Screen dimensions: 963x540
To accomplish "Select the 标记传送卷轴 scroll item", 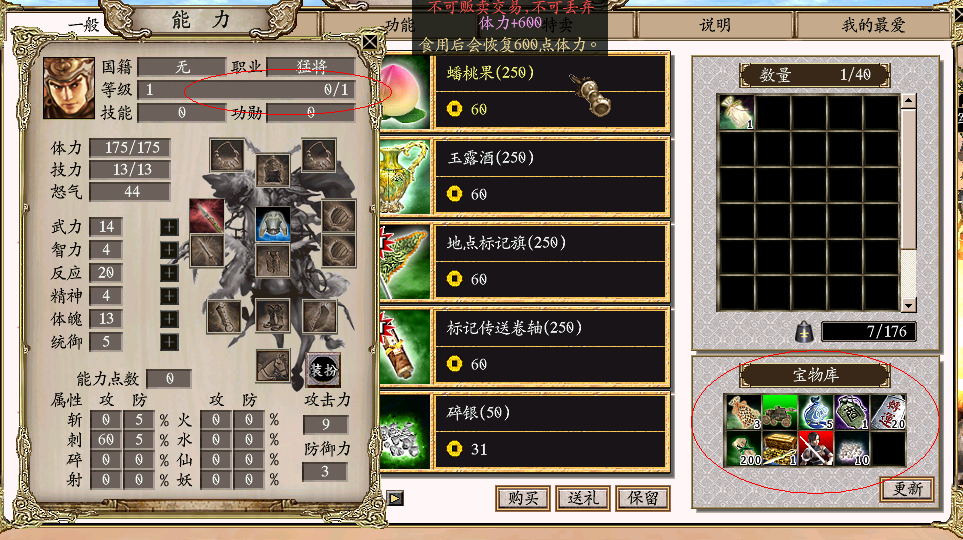I will [550, 345].
